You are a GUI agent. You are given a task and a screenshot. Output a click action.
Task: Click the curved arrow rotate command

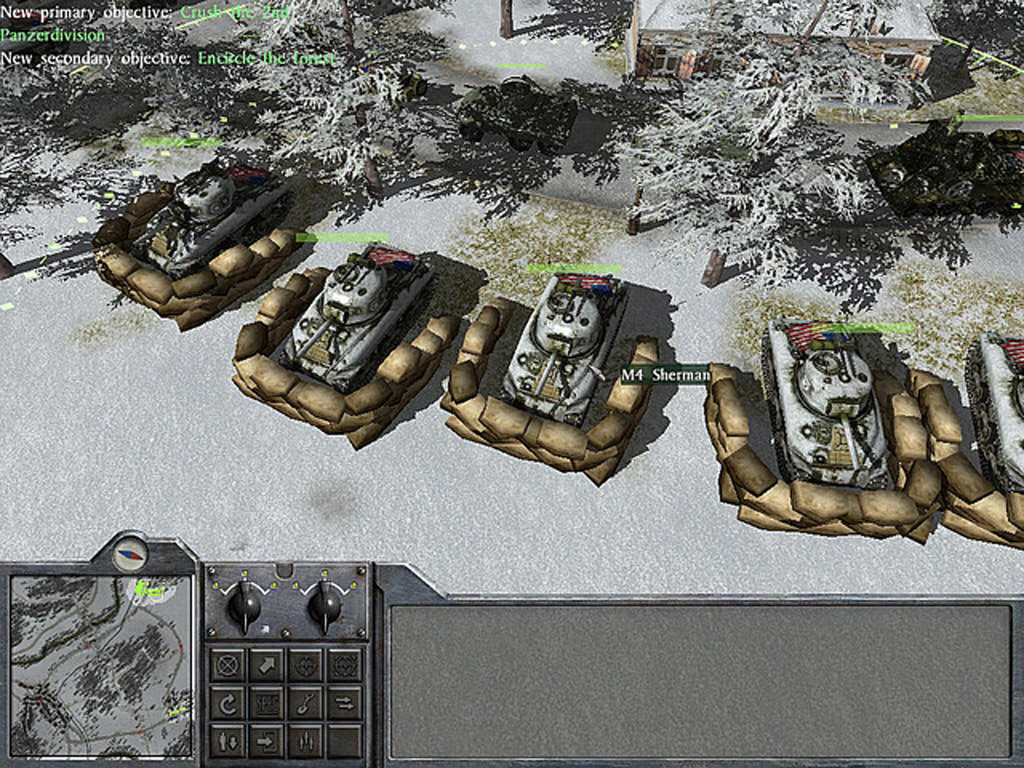pyautogui.click(x=228, y=703)
